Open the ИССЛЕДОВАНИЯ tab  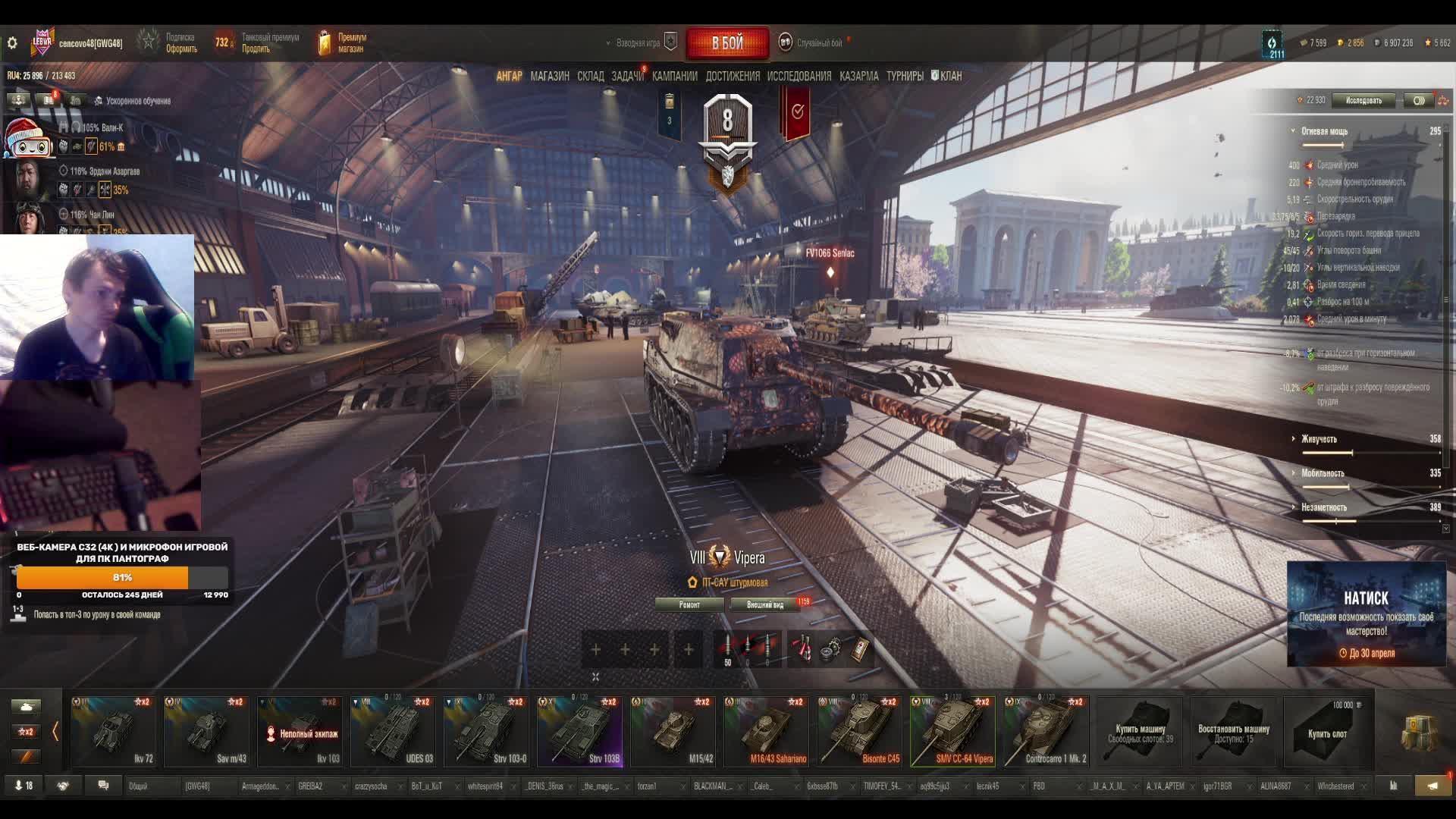coord(799,76)
